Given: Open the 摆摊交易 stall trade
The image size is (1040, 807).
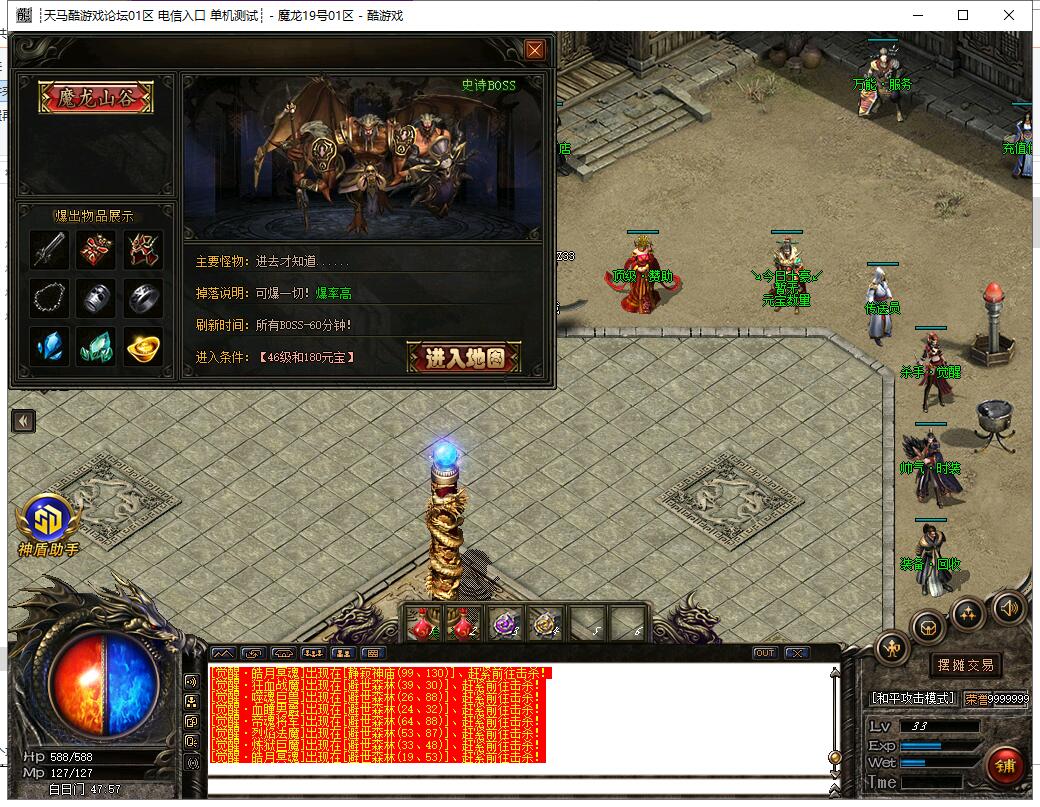Looking at the screenshot, I should pos(965,665).
